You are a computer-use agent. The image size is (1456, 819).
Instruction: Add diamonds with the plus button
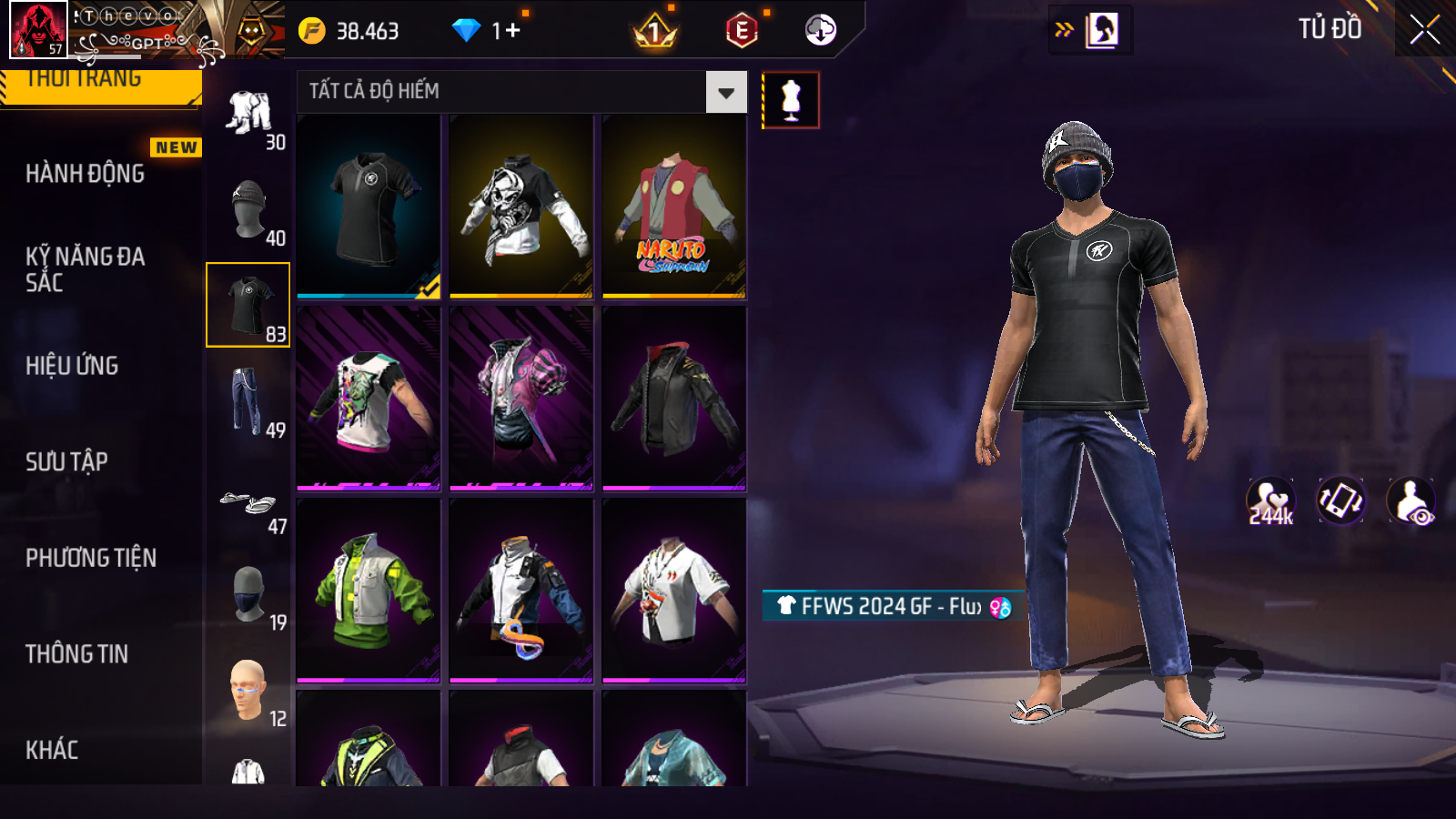coord(512,31)
